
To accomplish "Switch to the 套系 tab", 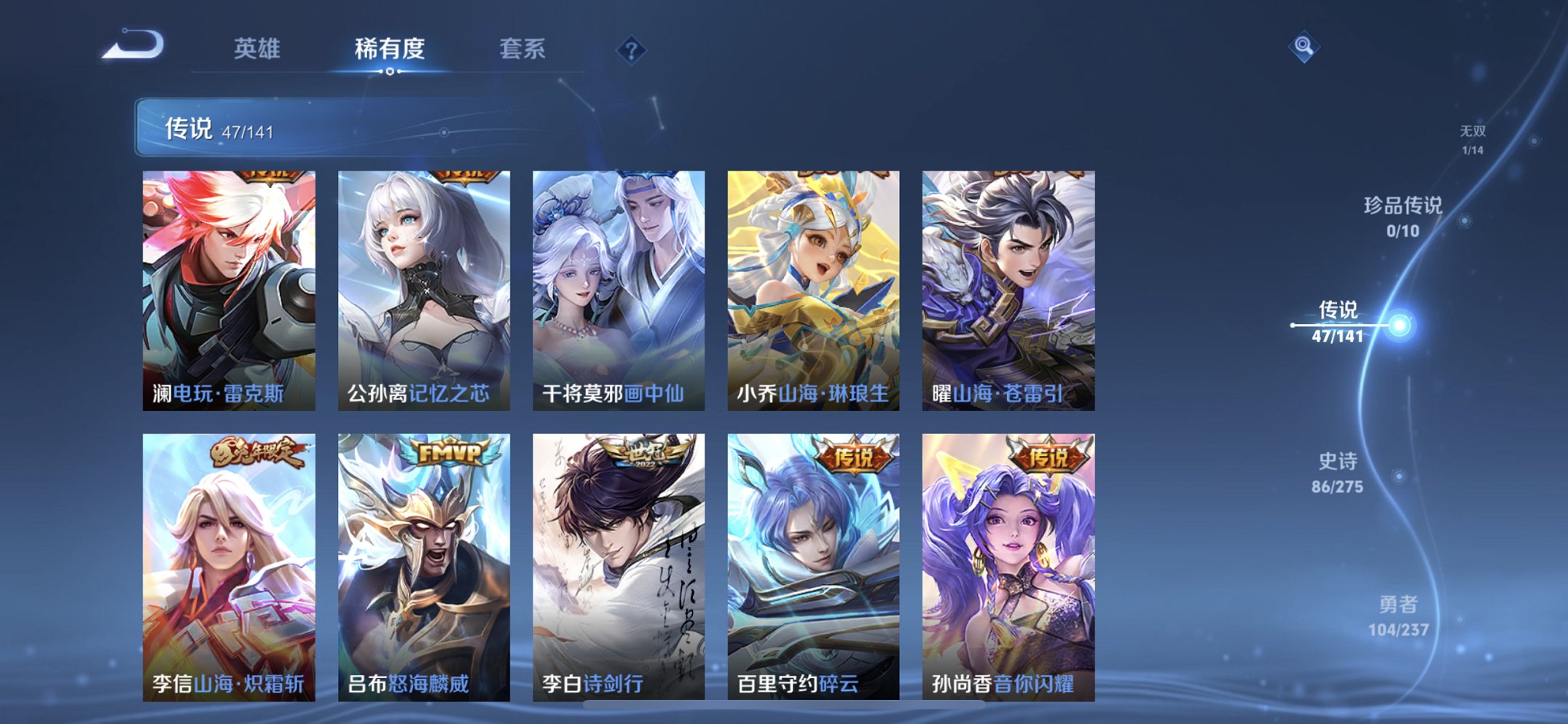I will [x=522, y=50].
